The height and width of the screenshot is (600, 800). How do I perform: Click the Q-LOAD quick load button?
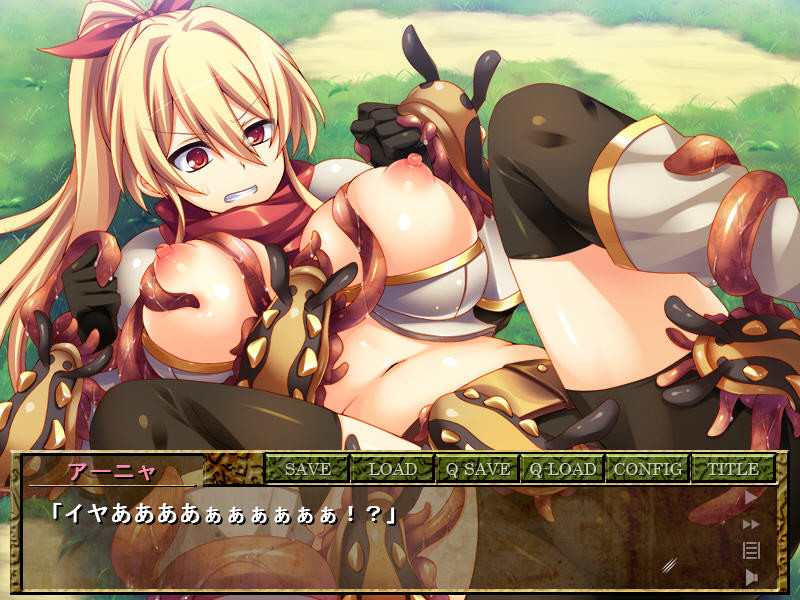click(562, 468)
